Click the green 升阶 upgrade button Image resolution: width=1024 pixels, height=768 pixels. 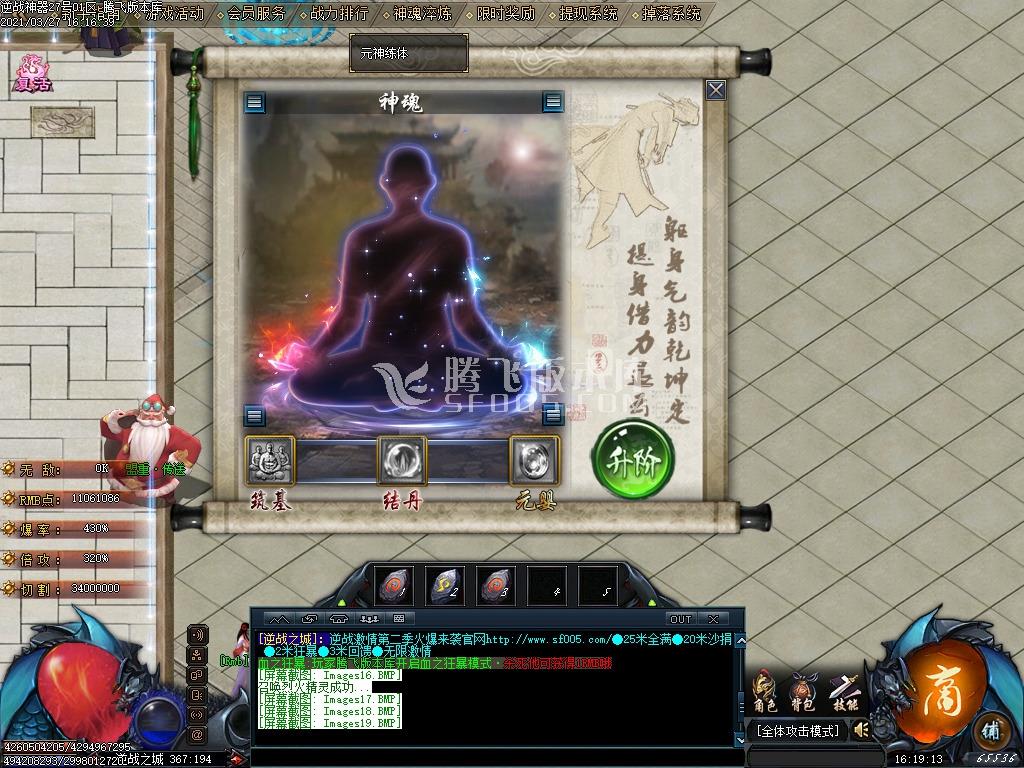633,459
